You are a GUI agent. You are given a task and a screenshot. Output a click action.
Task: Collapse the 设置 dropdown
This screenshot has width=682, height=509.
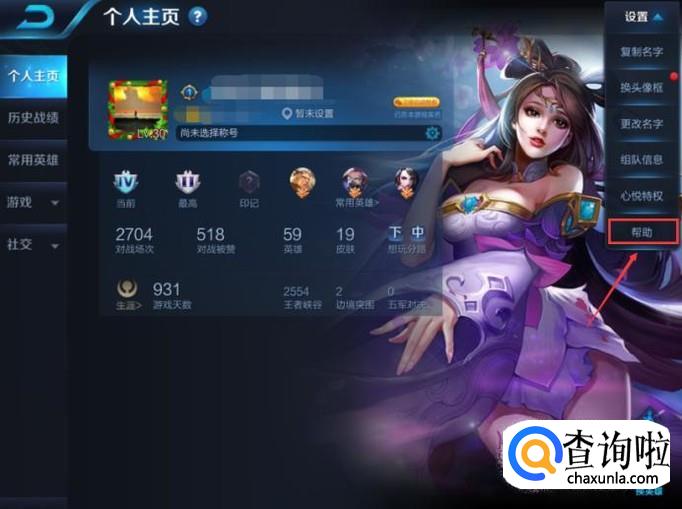(x=642, y=17)
